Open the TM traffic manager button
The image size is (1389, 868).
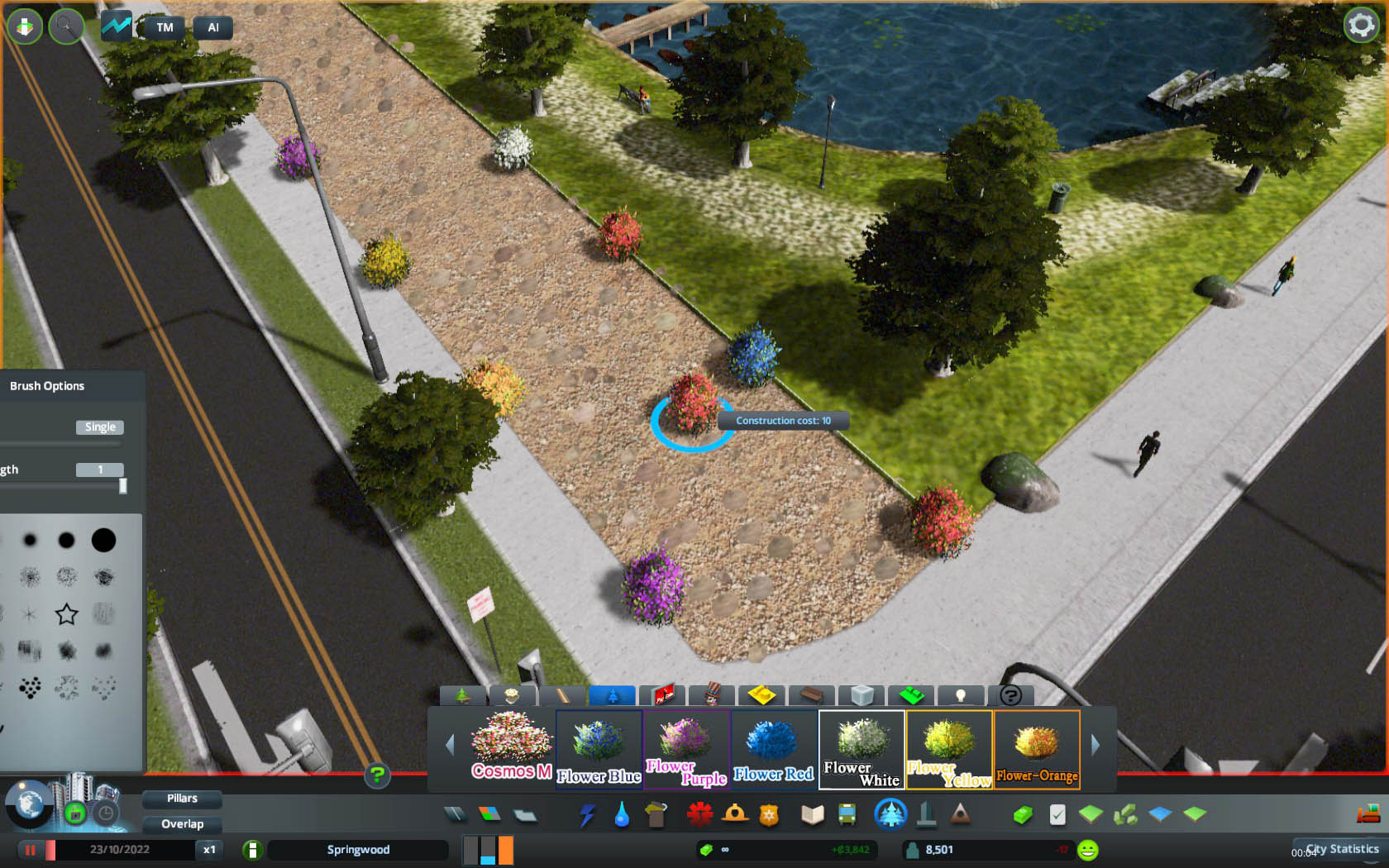pos(165,27)
